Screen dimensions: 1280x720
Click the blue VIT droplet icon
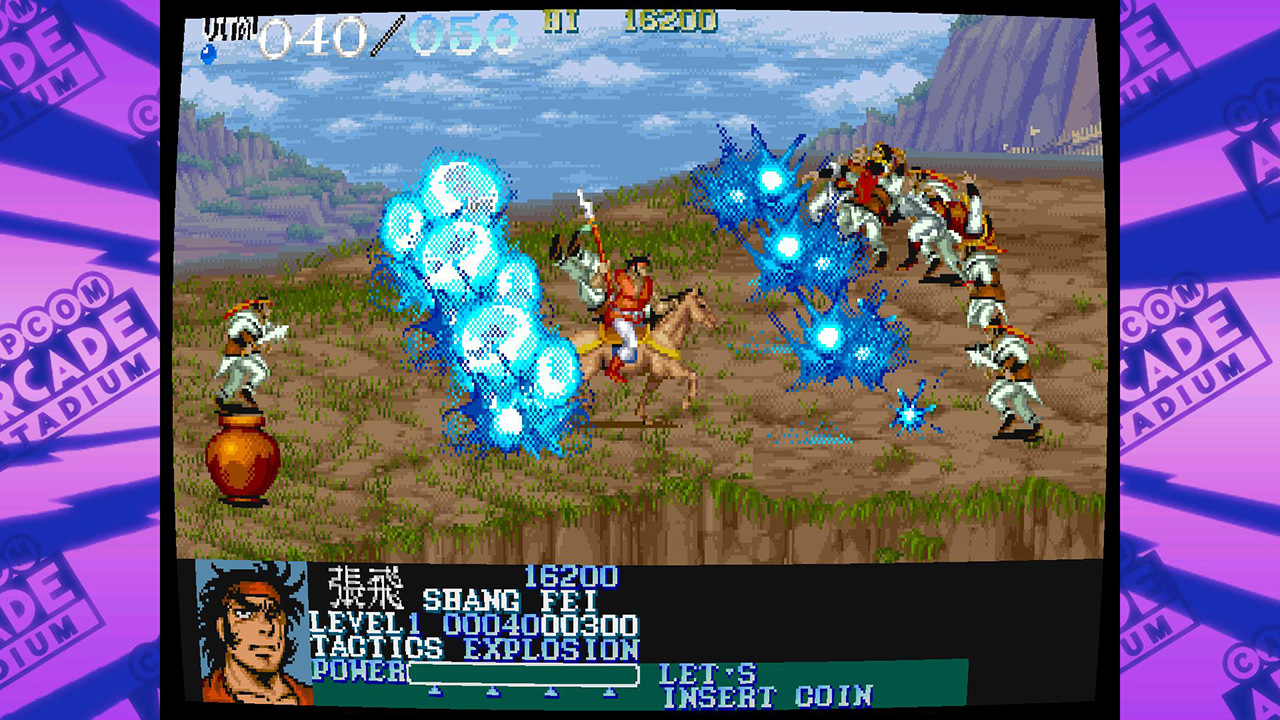[209, 50]
